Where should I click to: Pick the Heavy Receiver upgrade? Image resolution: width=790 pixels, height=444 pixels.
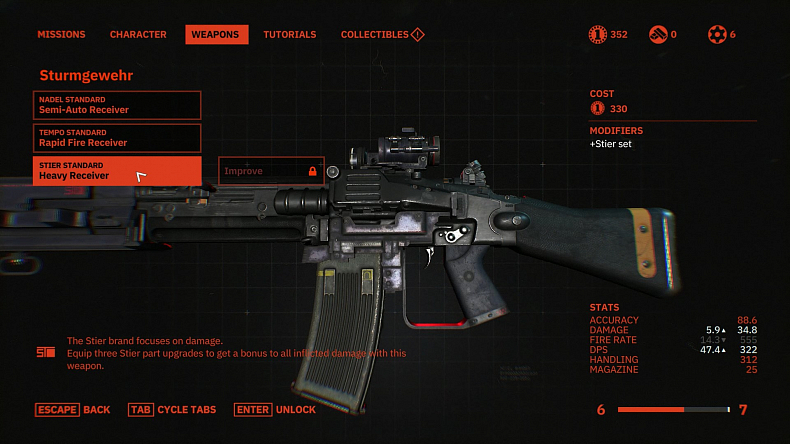coord(117,171)
